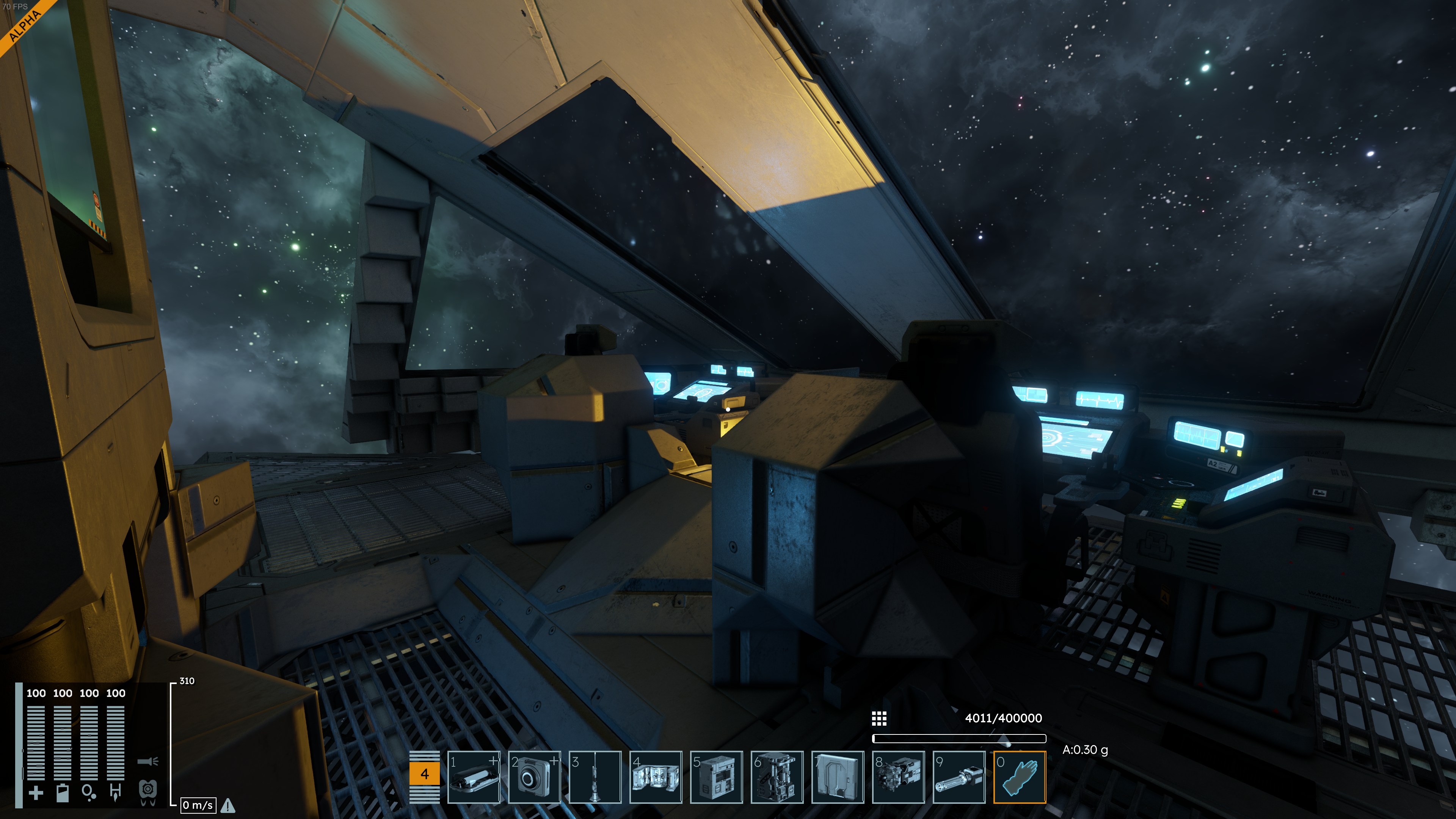Click the orange toolbar page number 4
This screenshot has width=1456, height=819.
pyautogui.click(x=425, y=774)
